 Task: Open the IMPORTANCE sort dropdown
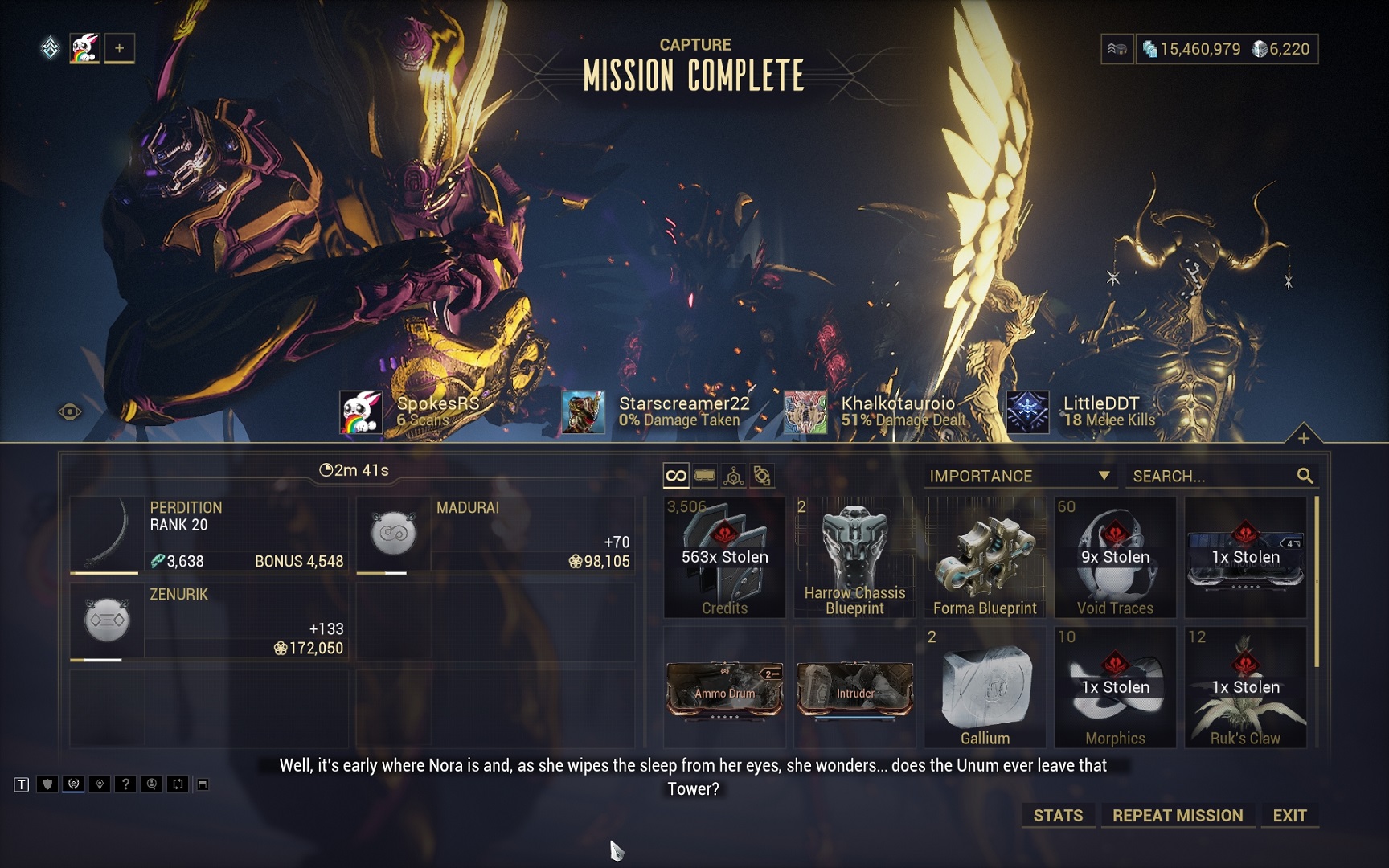pos(1019,476)
